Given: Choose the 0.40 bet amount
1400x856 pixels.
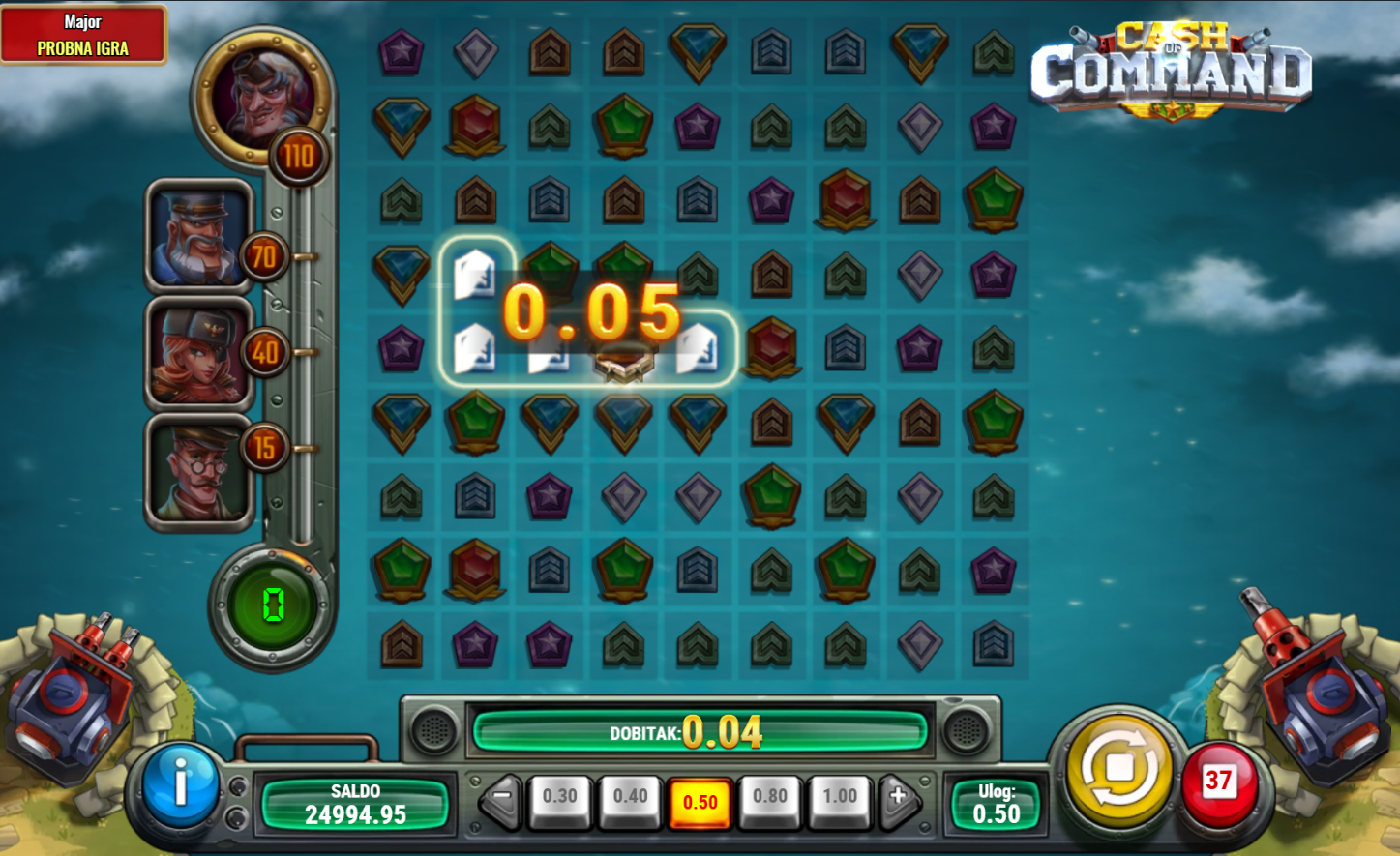Looking at the screenshot, I should tap(630, 798).
